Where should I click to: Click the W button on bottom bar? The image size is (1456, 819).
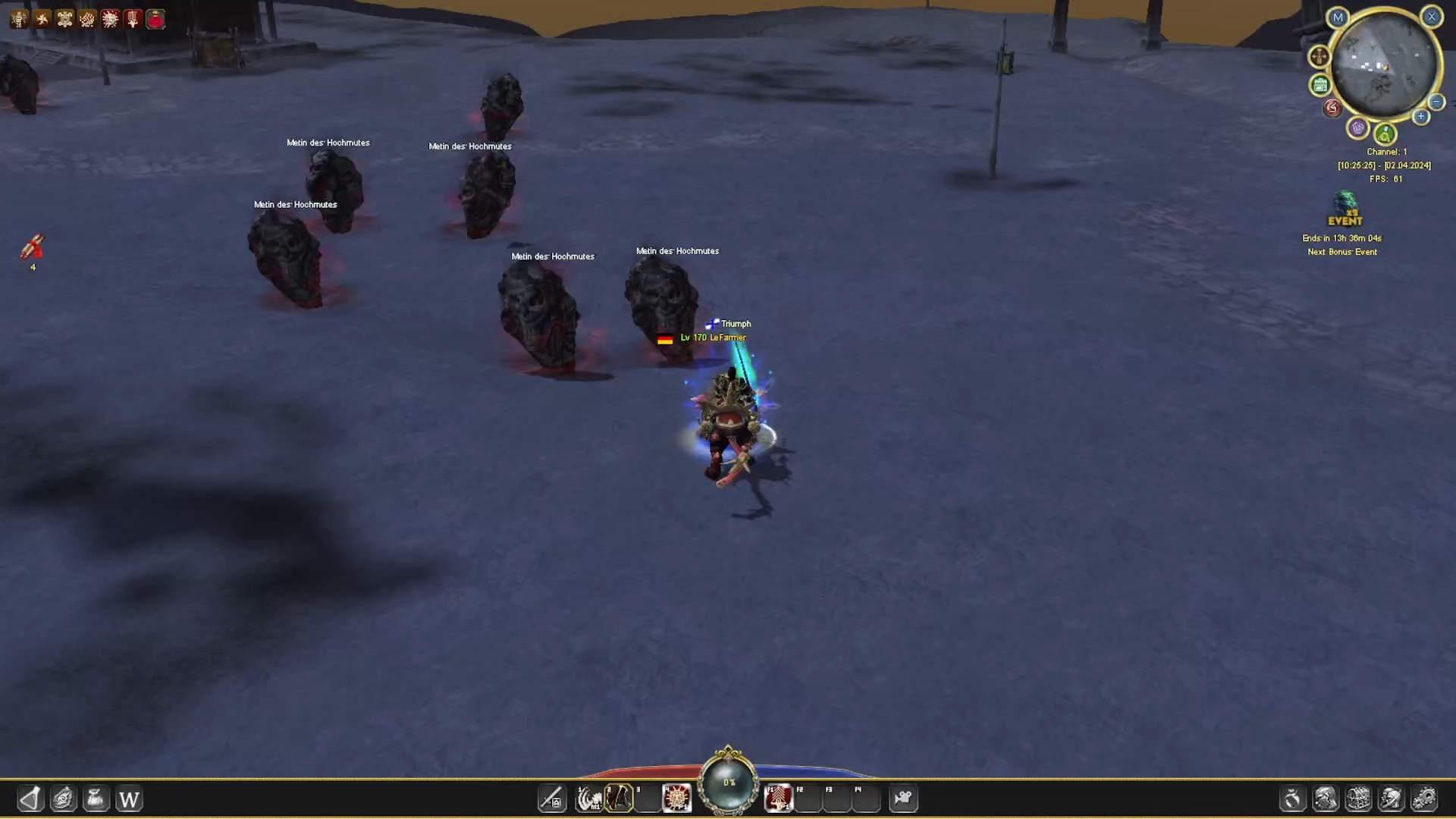pyautogui.click(x=129, y=799)
